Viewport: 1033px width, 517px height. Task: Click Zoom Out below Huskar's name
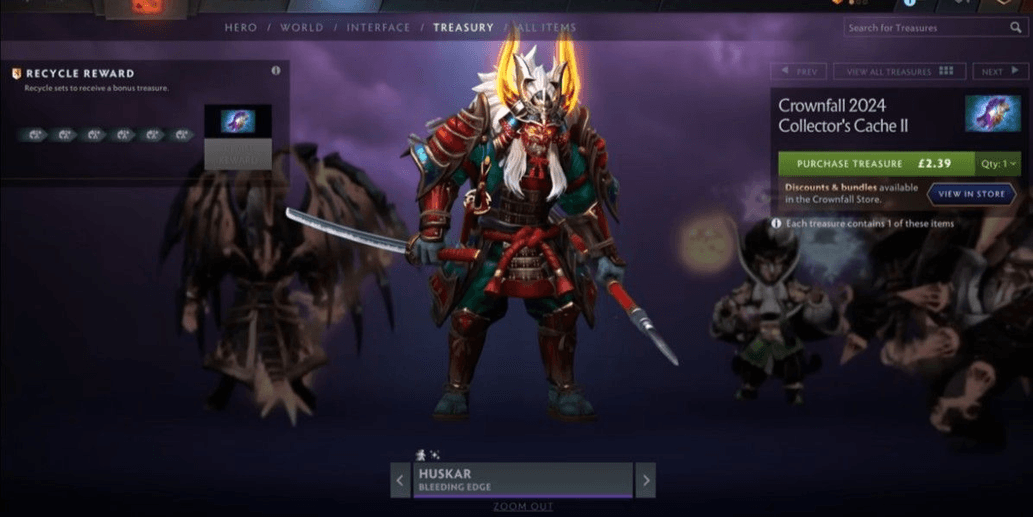coord(523,507)
